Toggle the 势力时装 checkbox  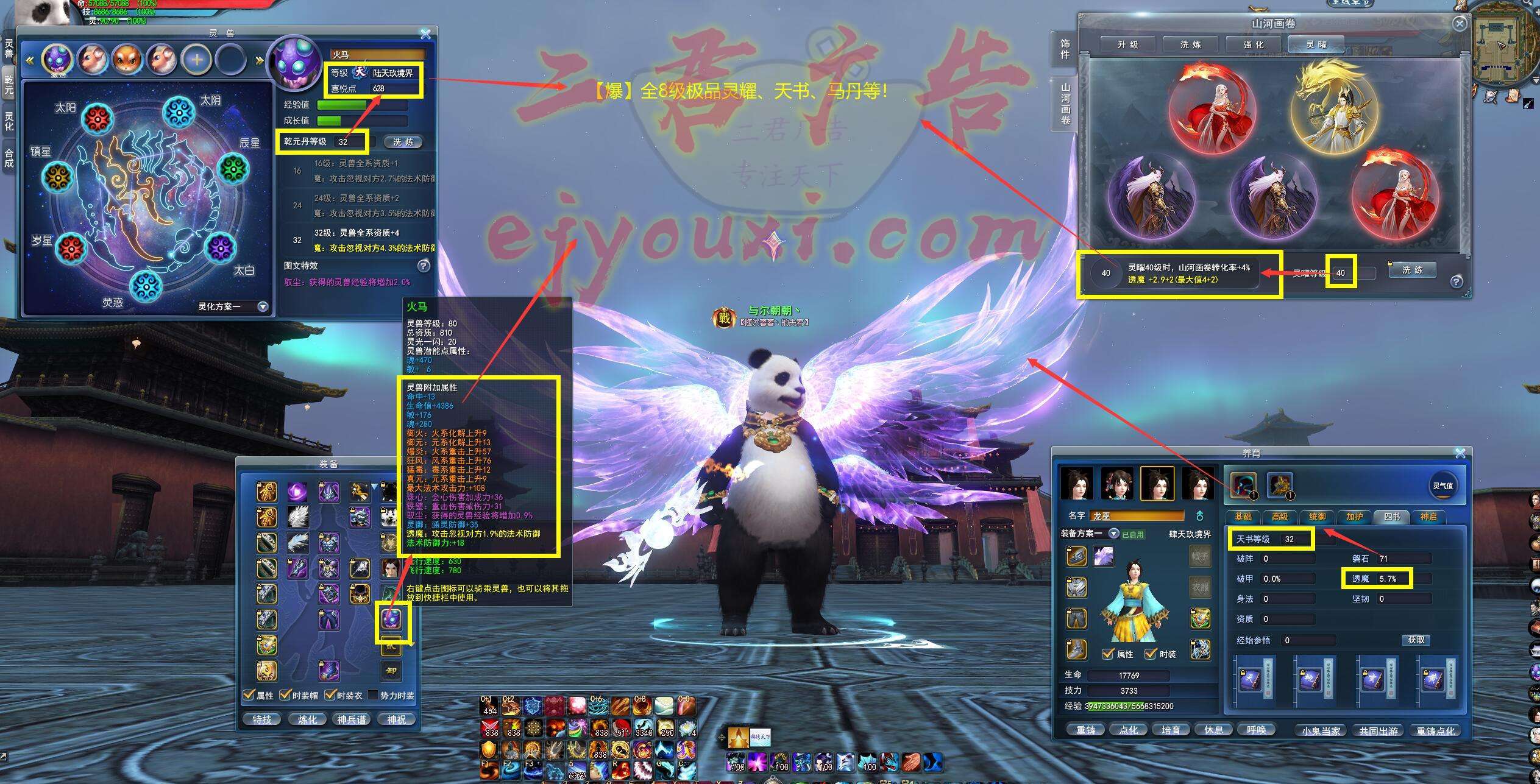pos(374,695)
